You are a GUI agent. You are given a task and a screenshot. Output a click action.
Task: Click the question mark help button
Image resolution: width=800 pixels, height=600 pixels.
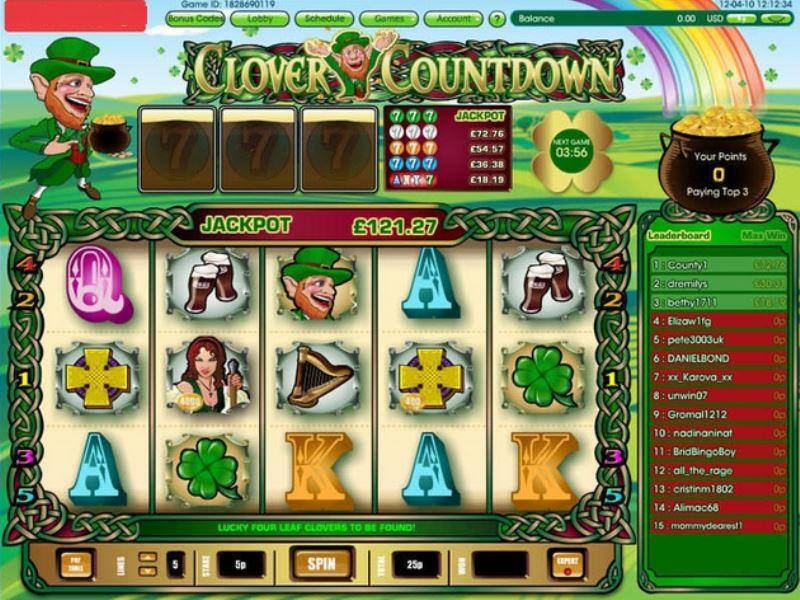point(497,19)
